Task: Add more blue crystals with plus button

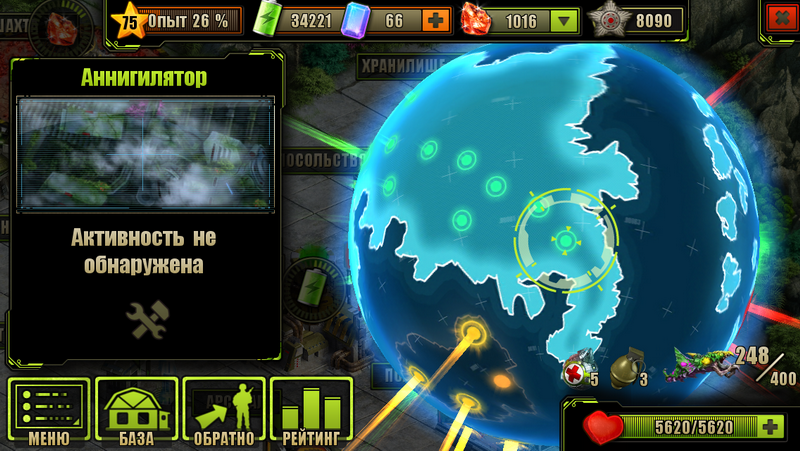Action: click(435, 20)
